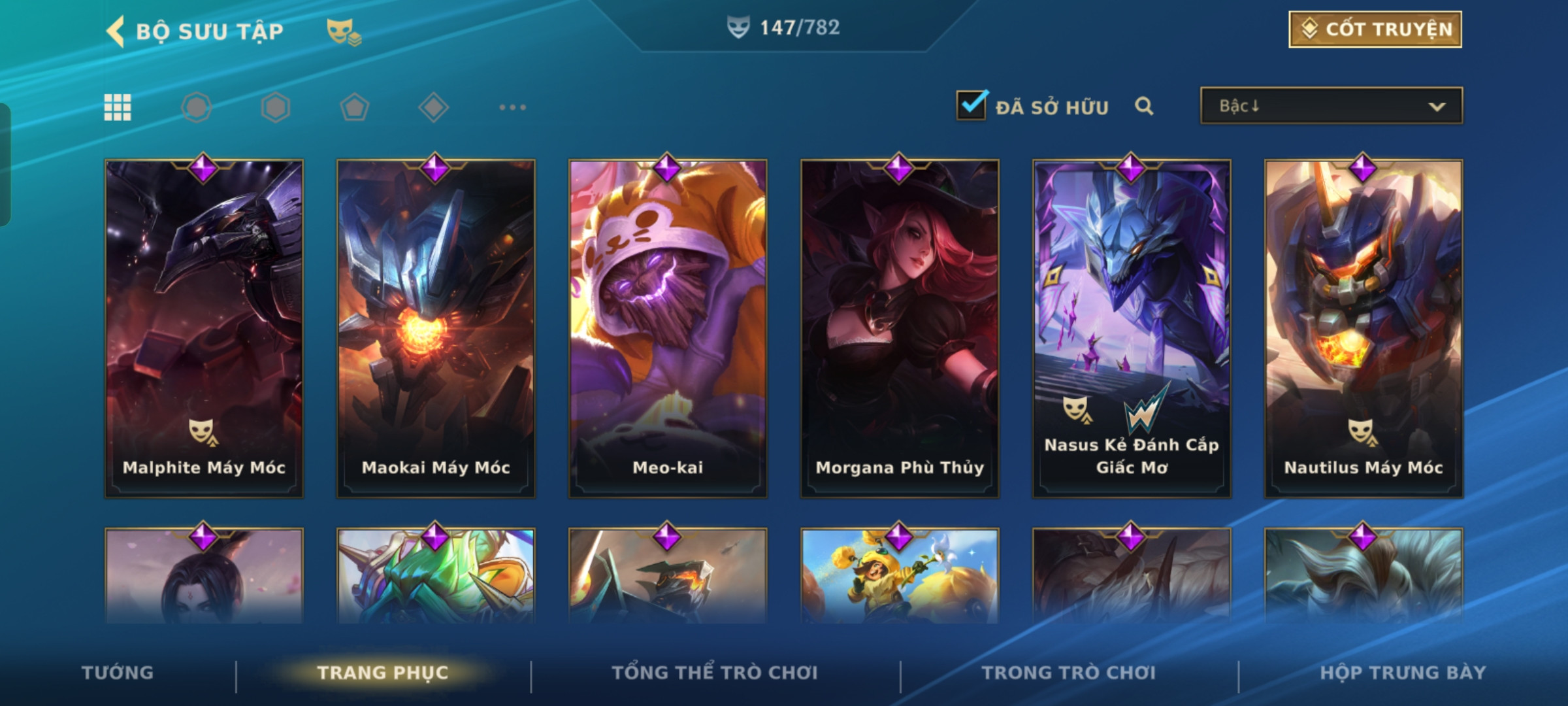1568x706 pixels.
Task: Select the grid all-skins filter icon
Action: [x=118, y=107]
